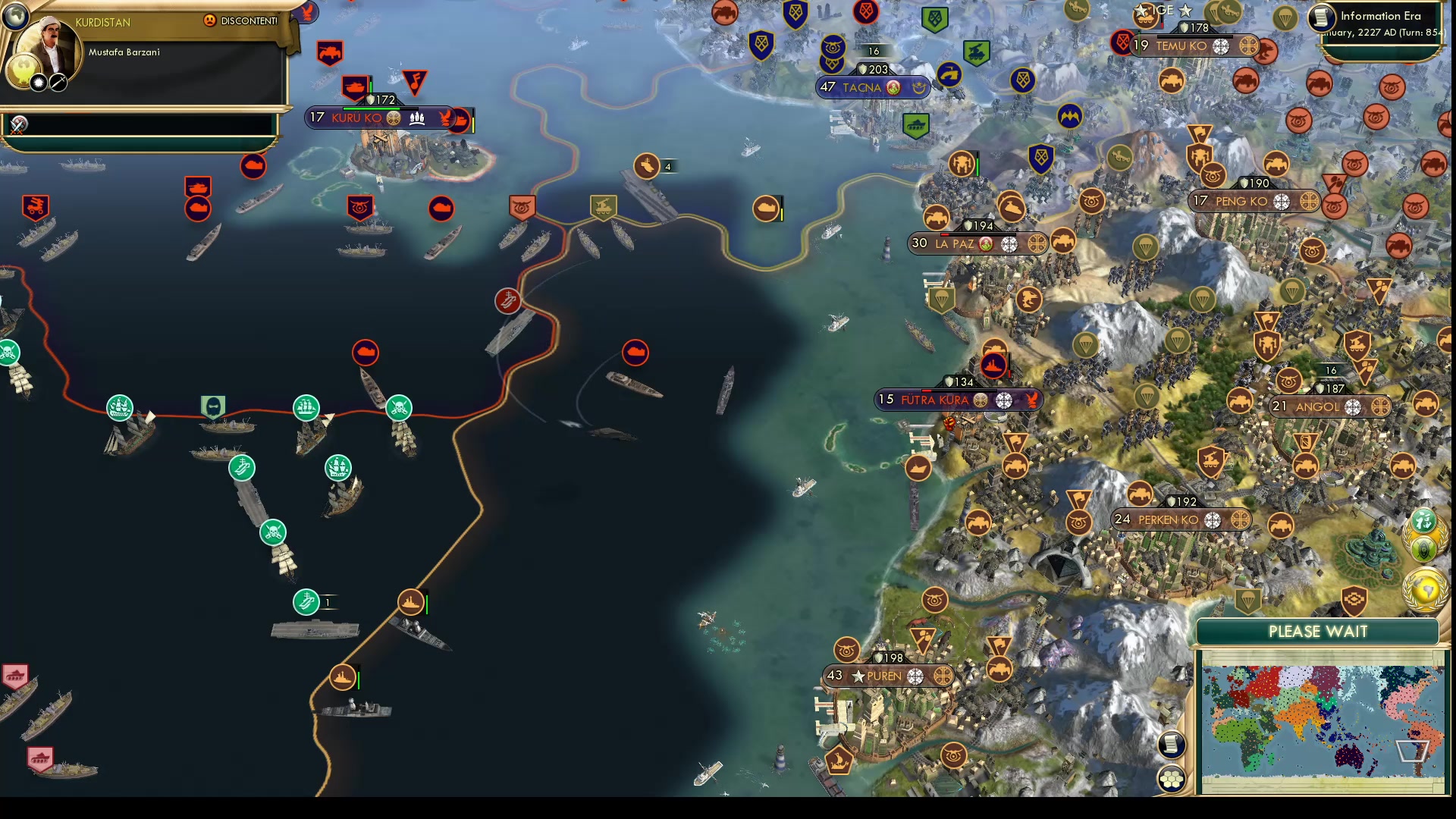Click the crossed-swords war notification icon
1456x819 pixels.
tap(17, 124)
